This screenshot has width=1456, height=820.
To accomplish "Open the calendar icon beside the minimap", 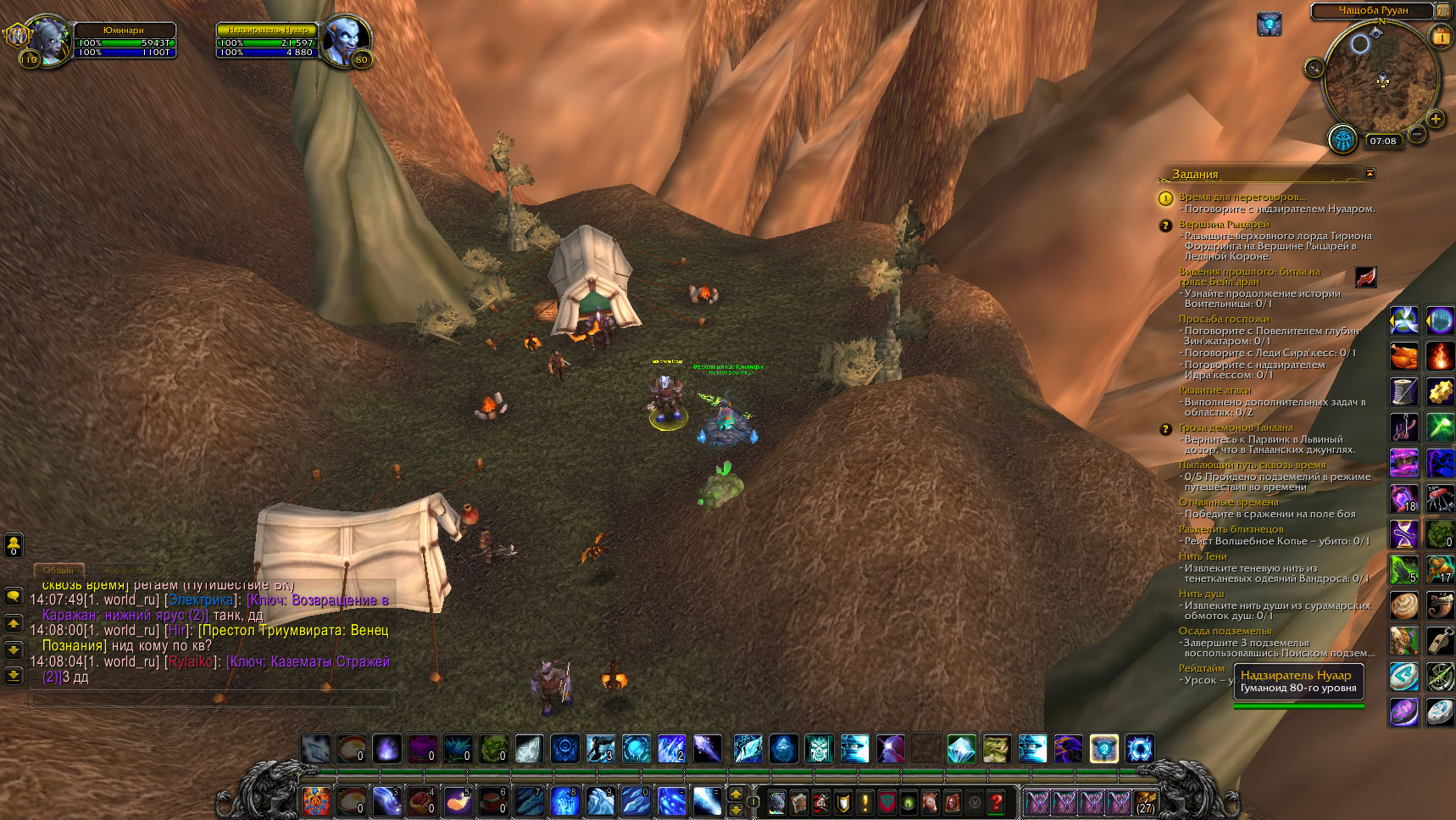I will [1441, 36].
